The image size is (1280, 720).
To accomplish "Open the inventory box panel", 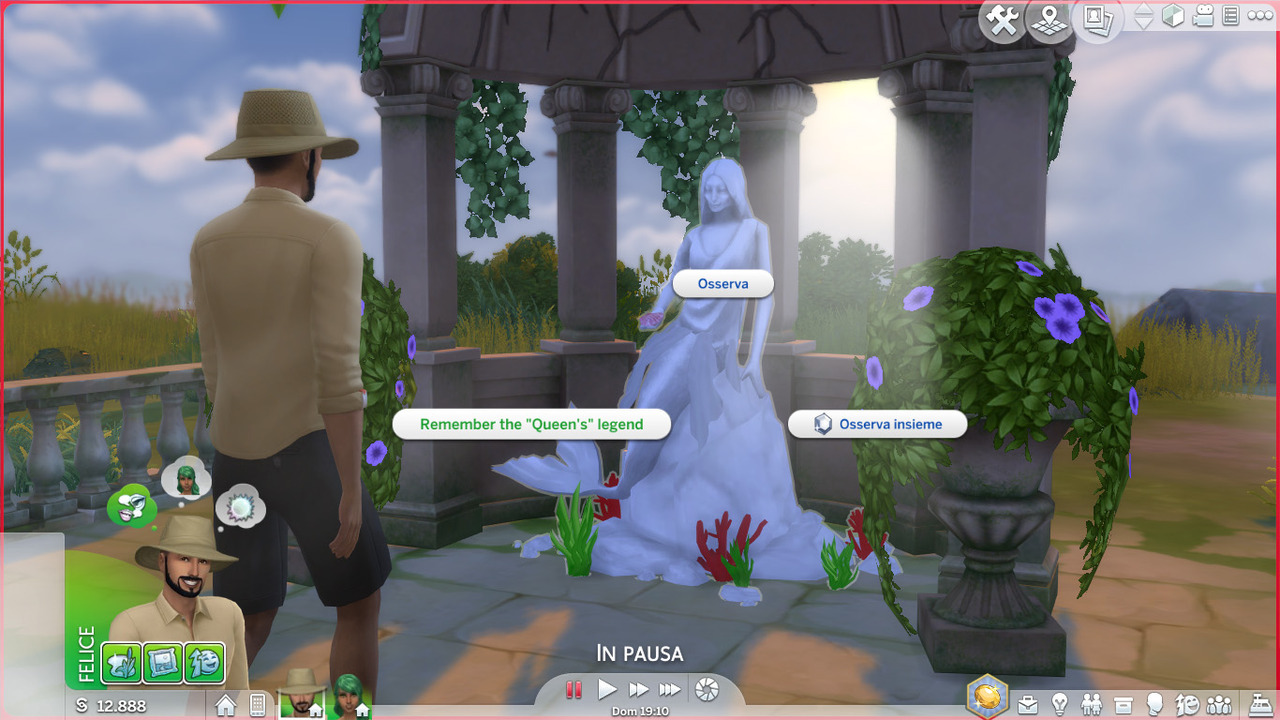I will 1124,704.
